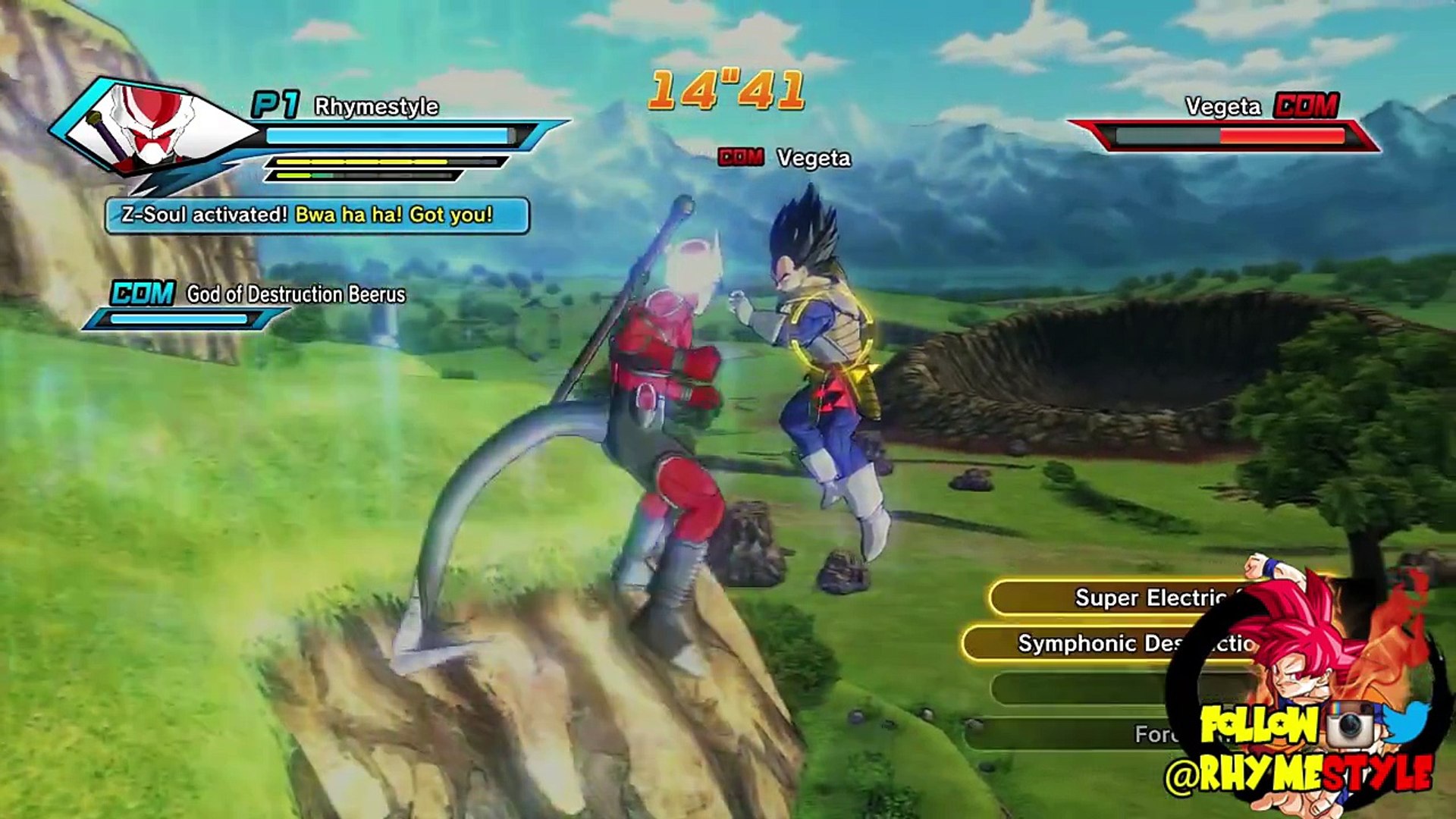The width and height of the screenshot is (1456, 819).
Task: Target the Vegeta COM name tag
Action: pos(784,158)
